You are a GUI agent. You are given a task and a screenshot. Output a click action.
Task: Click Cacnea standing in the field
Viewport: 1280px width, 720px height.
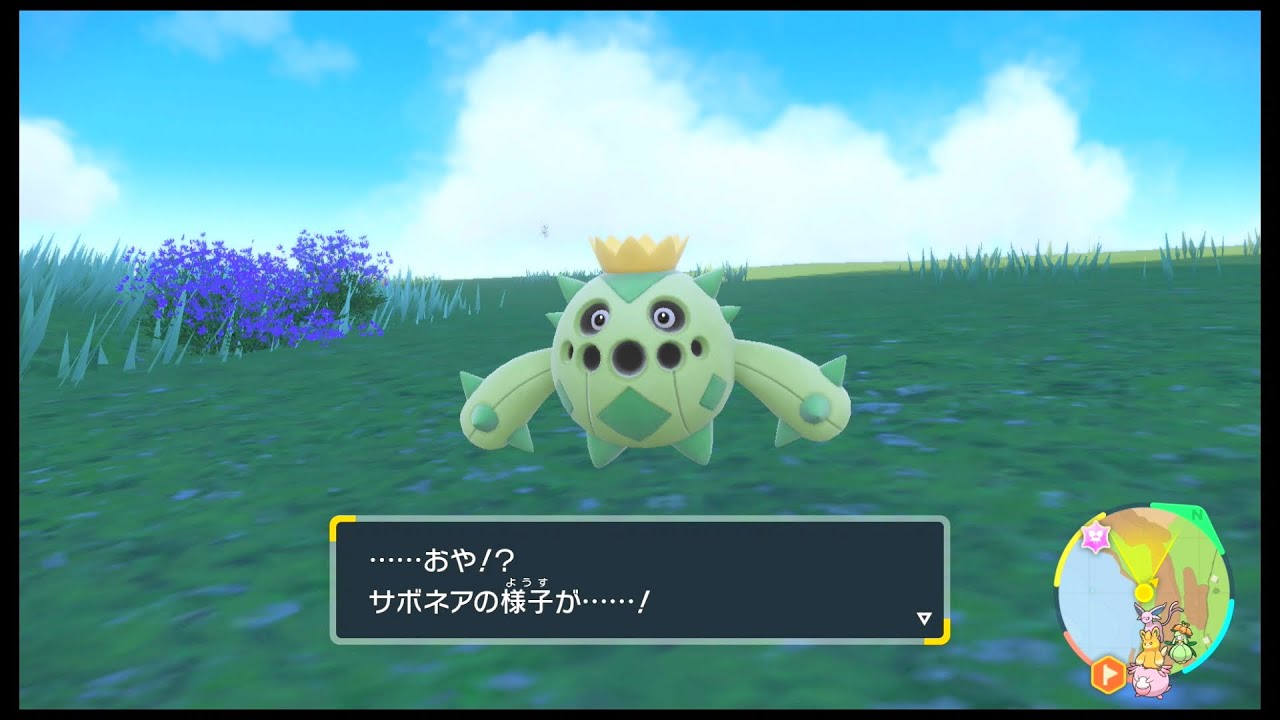640,360
